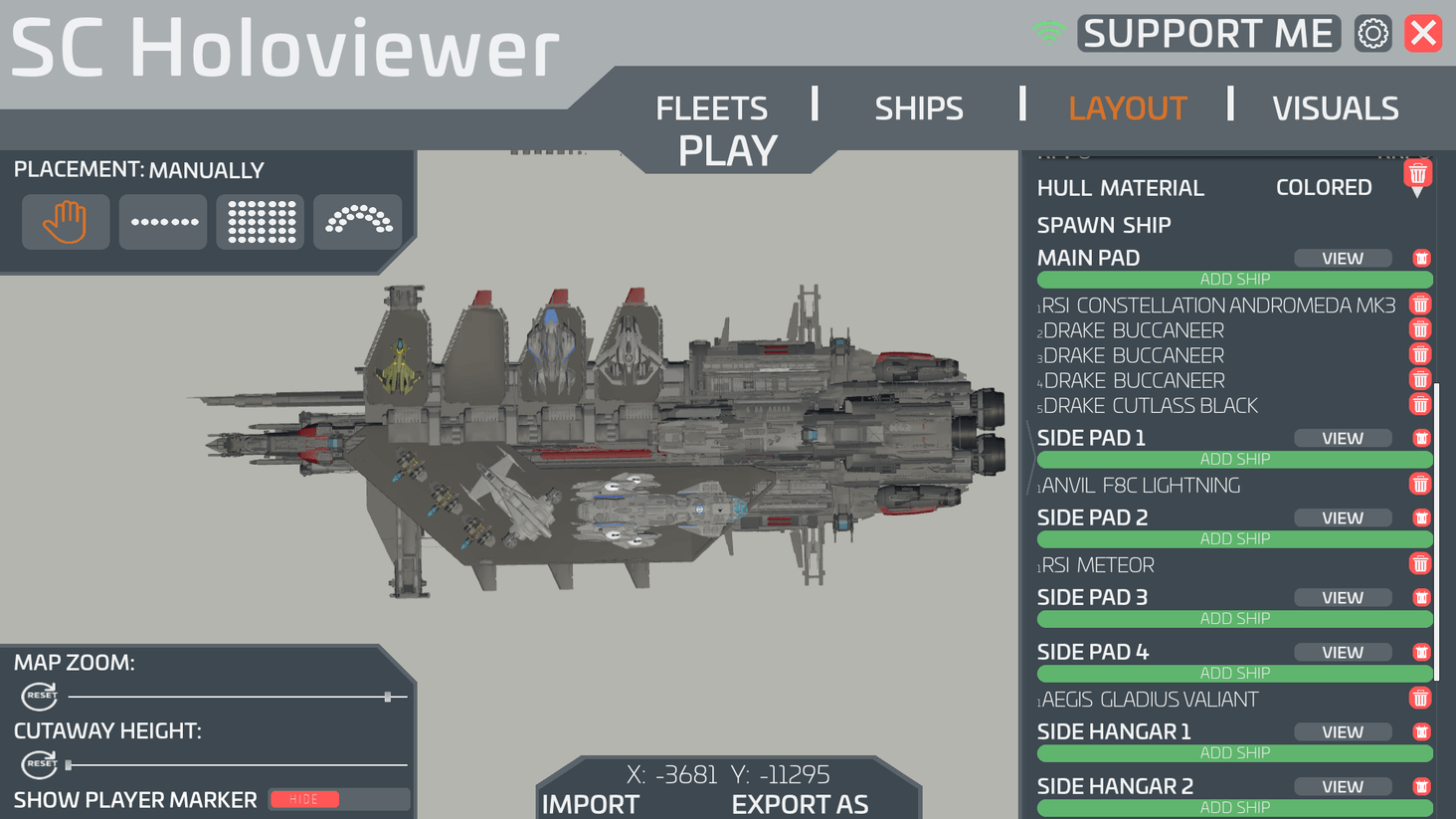
Task: Open the Hull Material color dropdown
Action: point(1324,187)
